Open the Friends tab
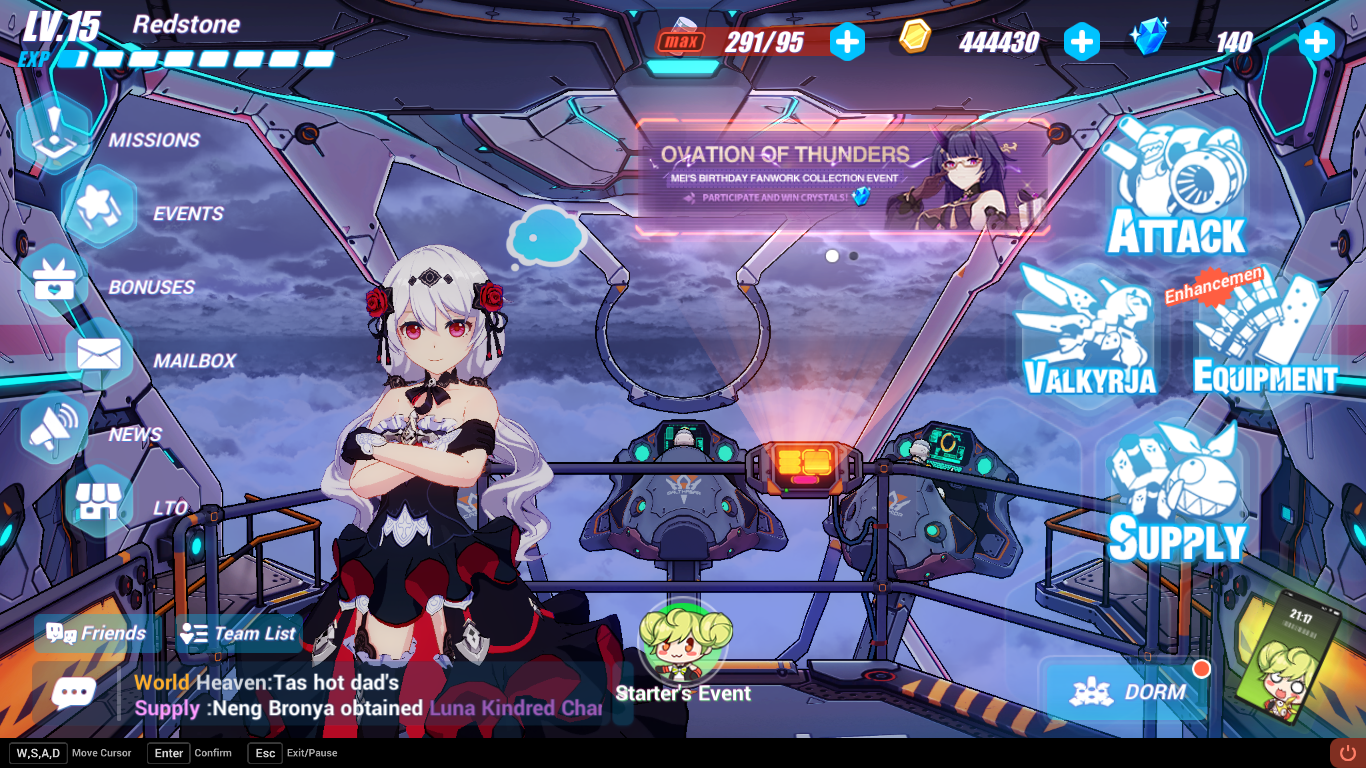This screenshot has width=1366, height=768. [x=97, y=633]
